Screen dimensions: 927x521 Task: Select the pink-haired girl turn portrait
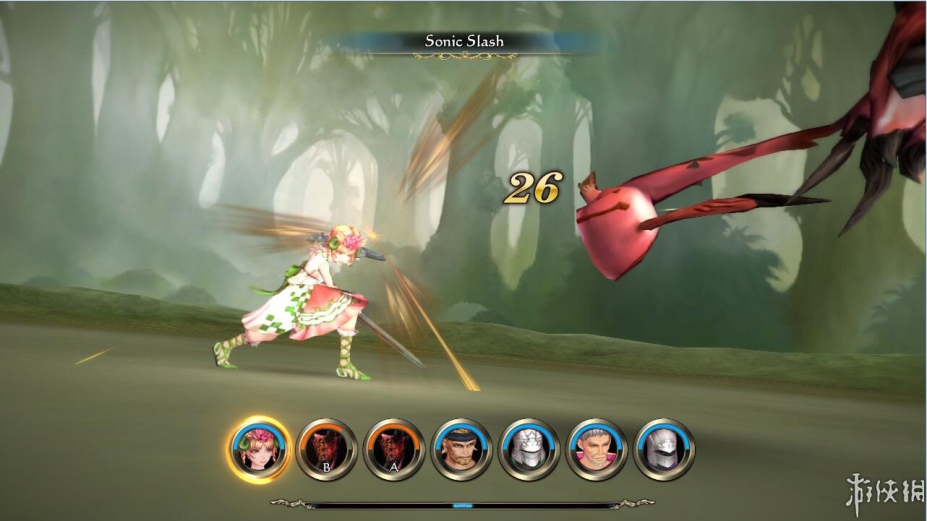(x=258, y=449)
